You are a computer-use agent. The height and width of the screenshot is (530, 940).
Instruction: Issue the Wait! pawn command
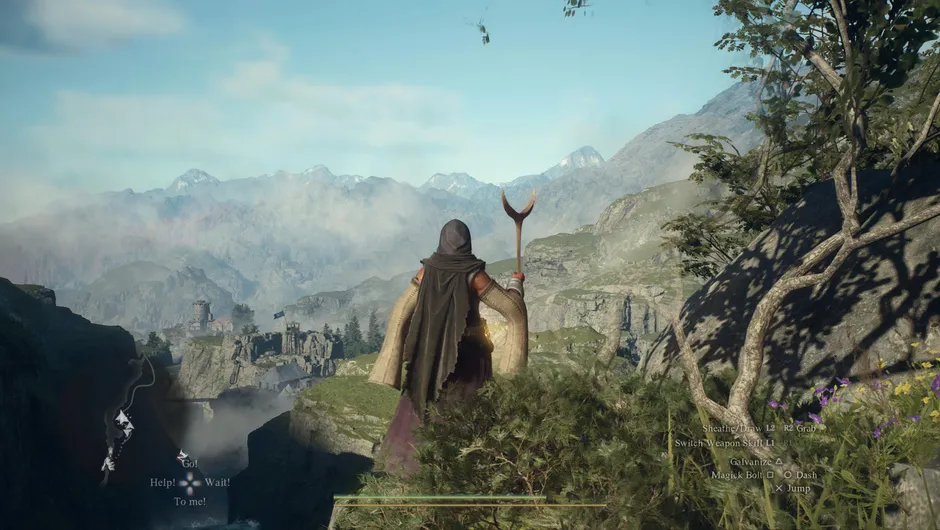tap(216, 483)
